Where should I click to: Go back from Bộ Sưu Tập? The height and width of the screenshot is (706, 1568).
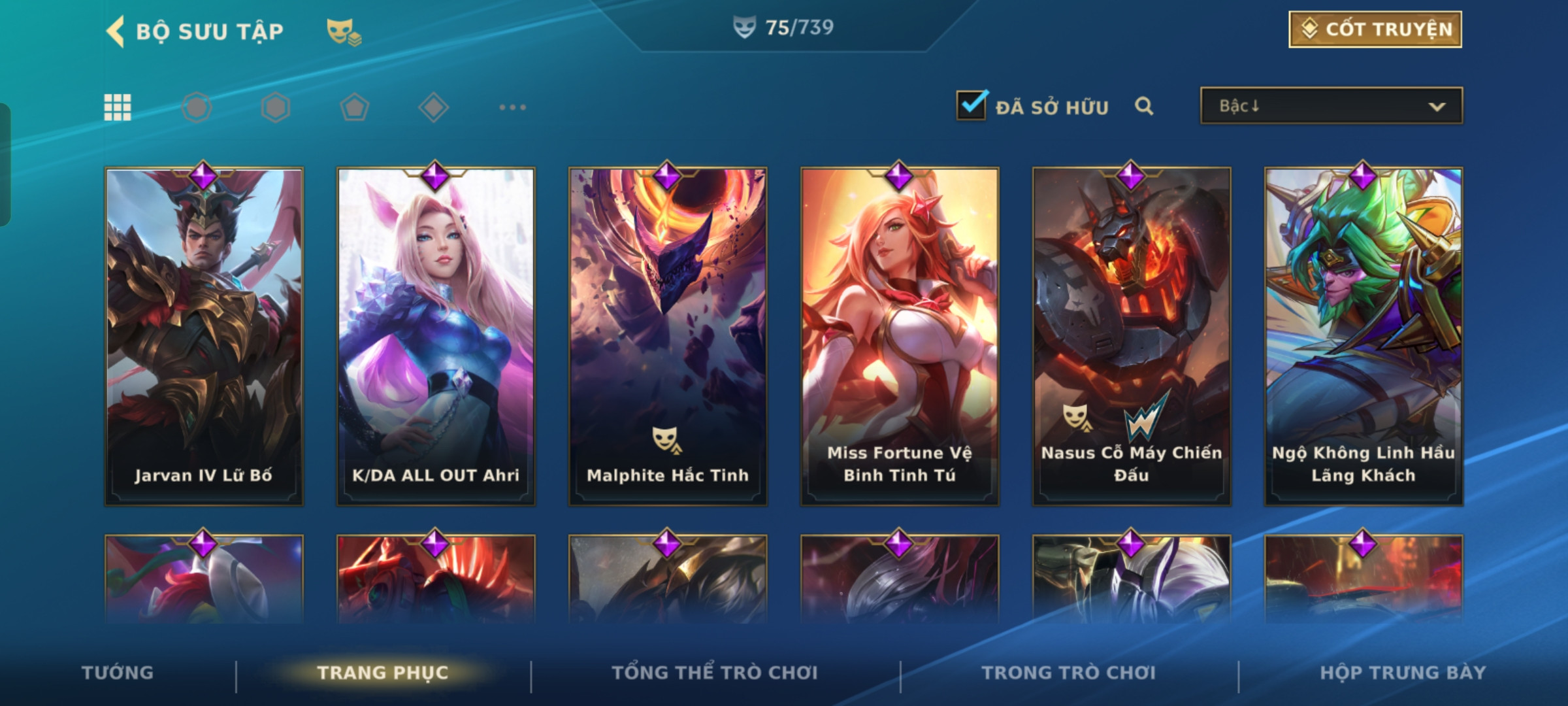click(x=116, y=31)
